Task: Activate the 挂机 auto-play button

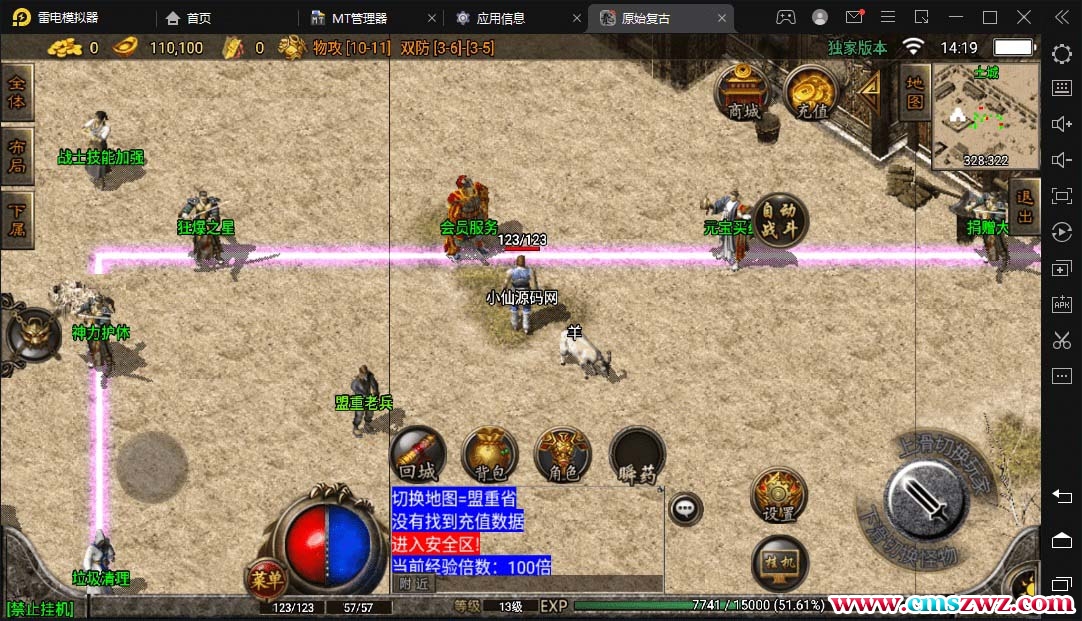Action: (779, 563)
